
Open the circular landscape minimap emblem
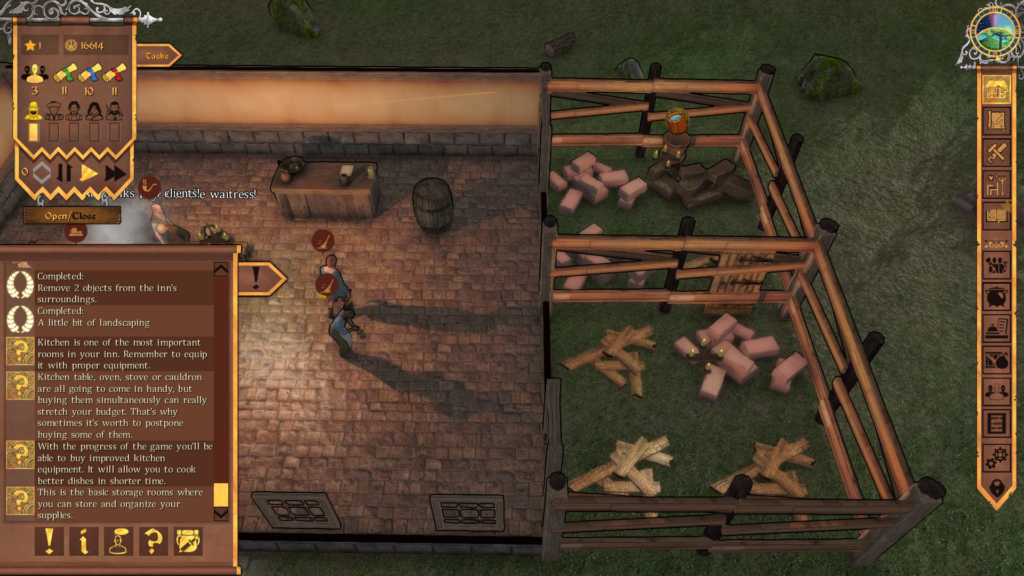994,34
